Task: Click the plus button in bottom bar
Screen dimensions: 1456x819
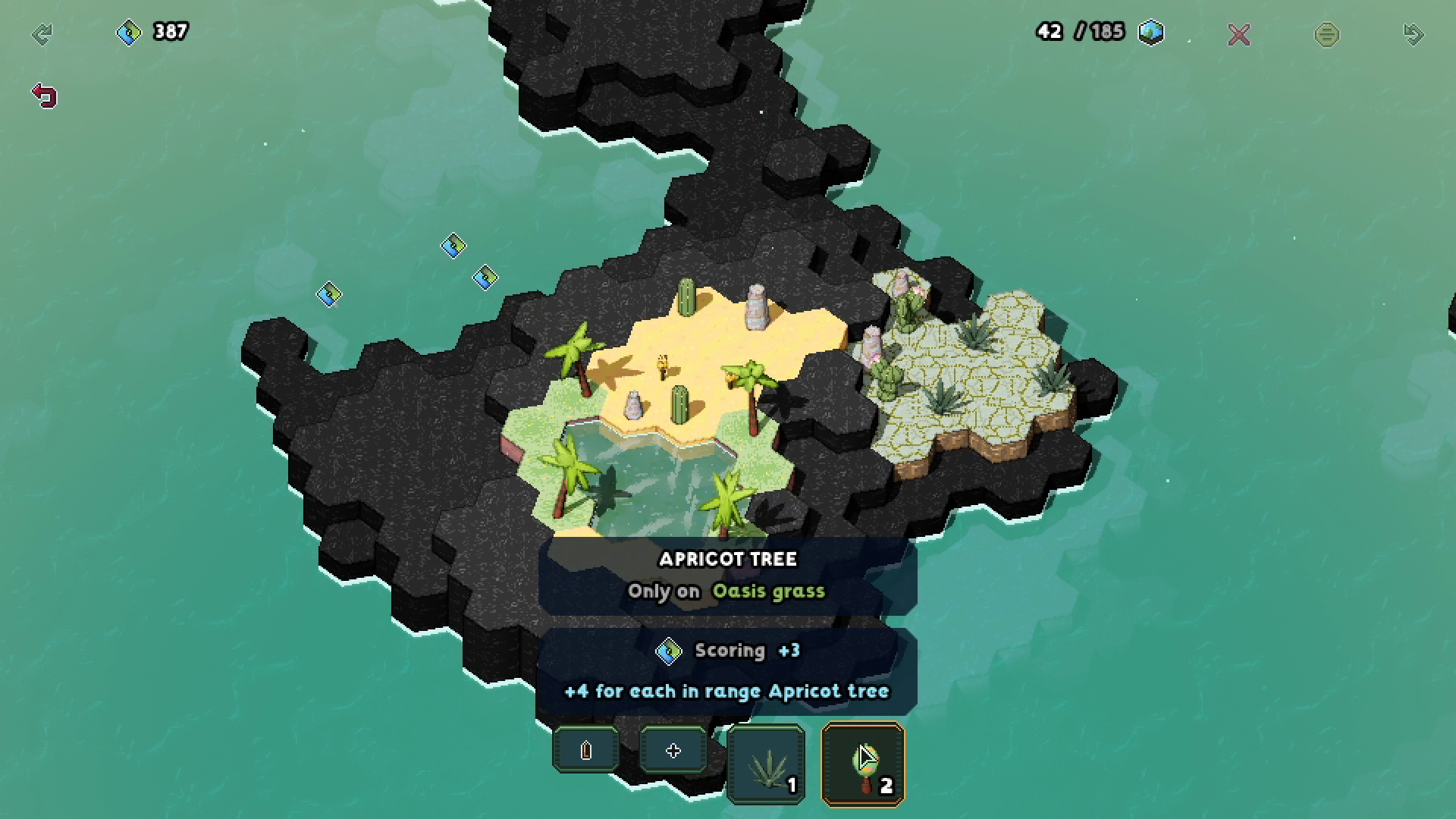Action: point(673,750)
